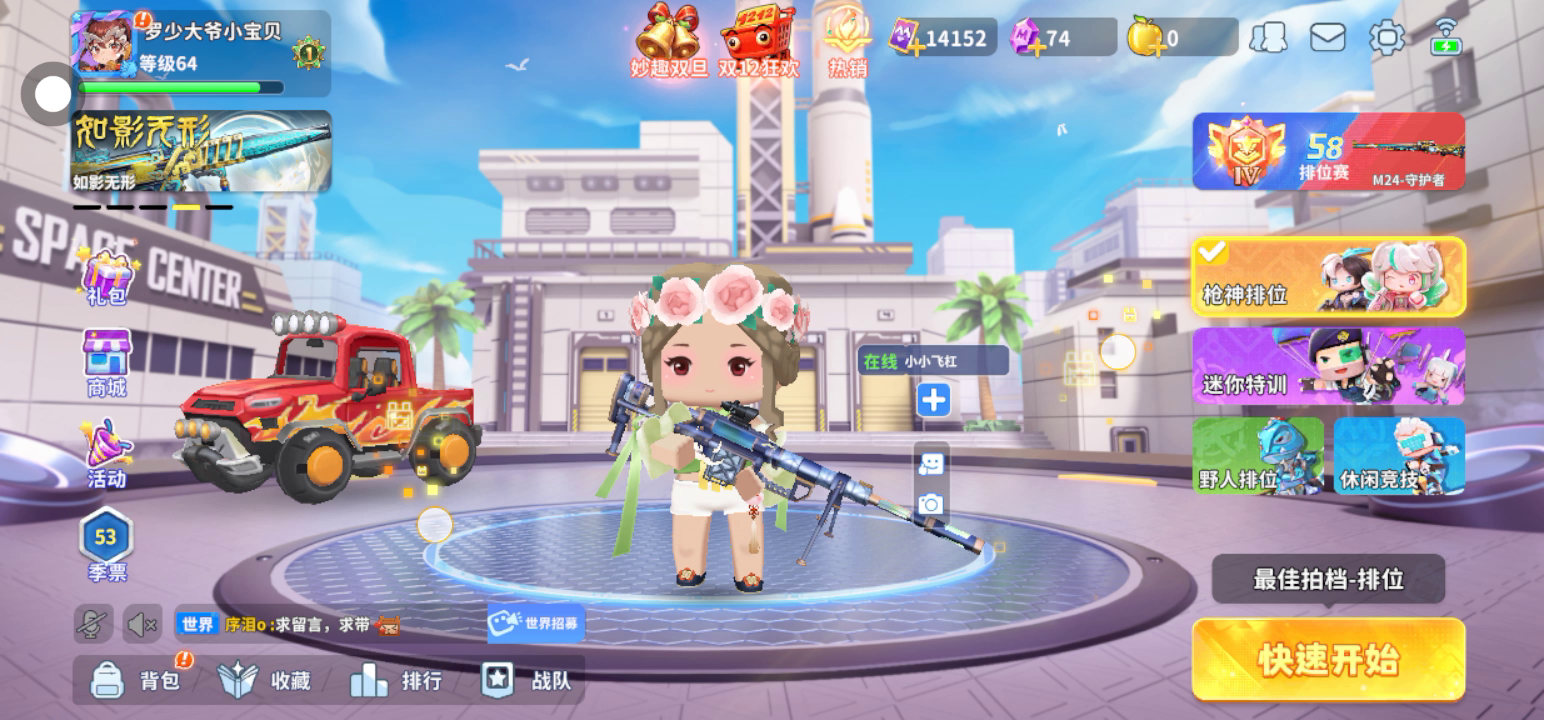Show the 排行 leaderboard
The height and width of the screenshot is (720, 1544).
click(396, 681)
